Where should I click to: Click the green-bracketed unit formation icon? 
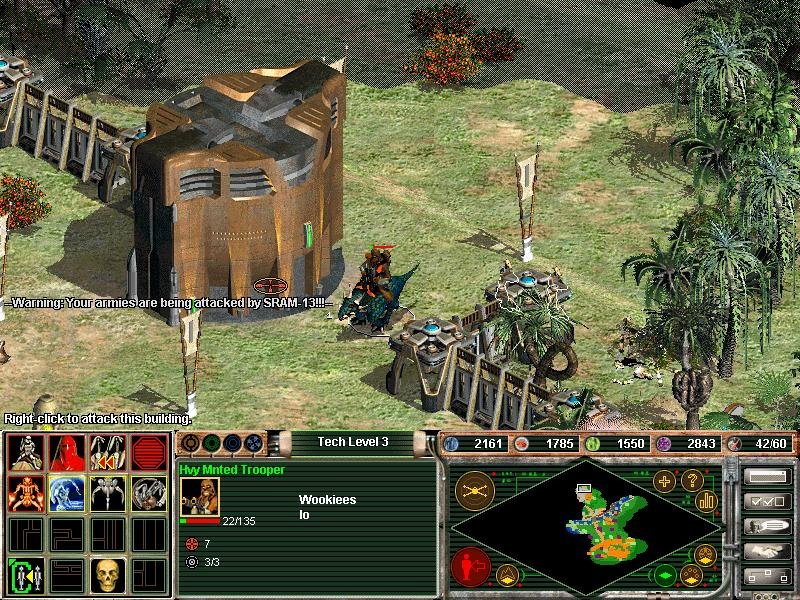tap(24, 575)
